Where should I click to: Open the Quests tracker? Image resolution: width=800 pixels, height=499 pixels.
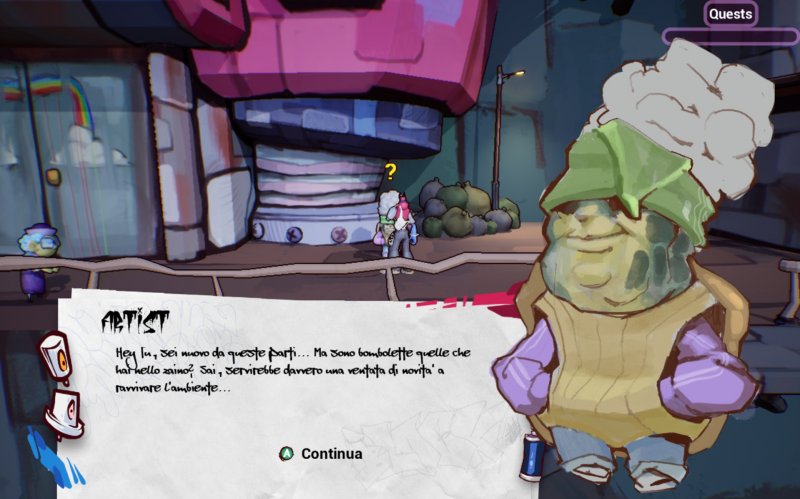tap(730, 14)
